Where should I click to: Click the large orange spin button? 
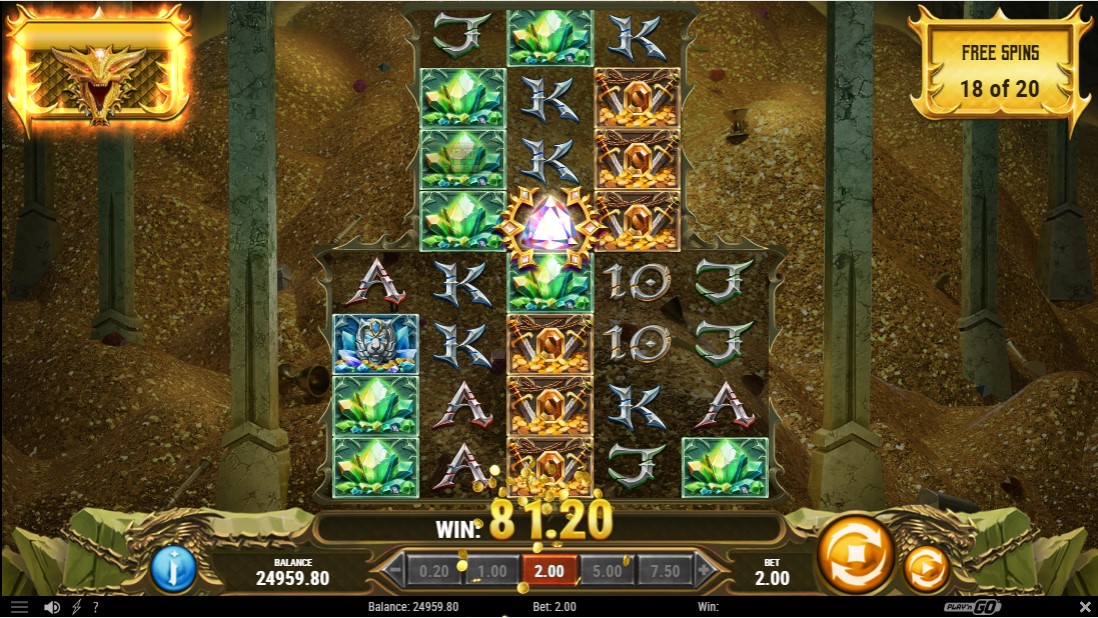[x=855, y=556]
